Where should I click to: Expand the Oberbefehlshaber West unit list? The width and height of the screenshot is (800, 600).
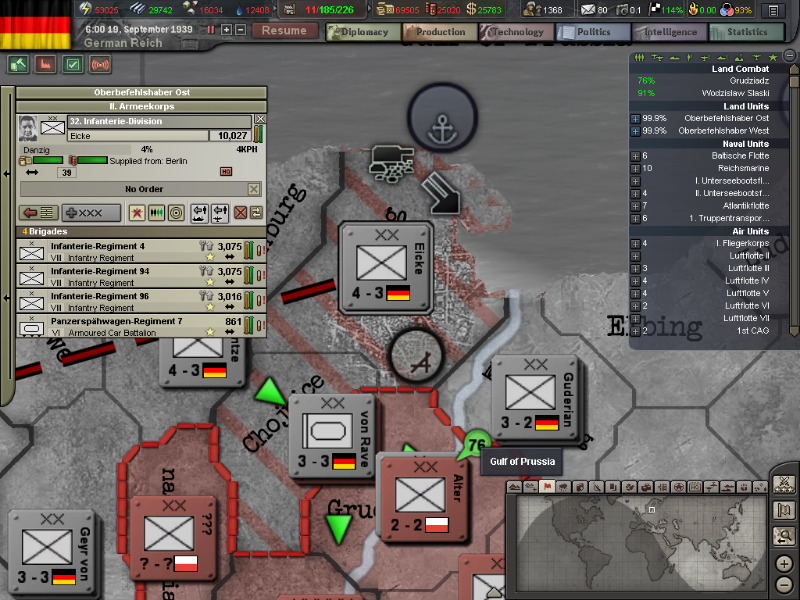(635, 131)
